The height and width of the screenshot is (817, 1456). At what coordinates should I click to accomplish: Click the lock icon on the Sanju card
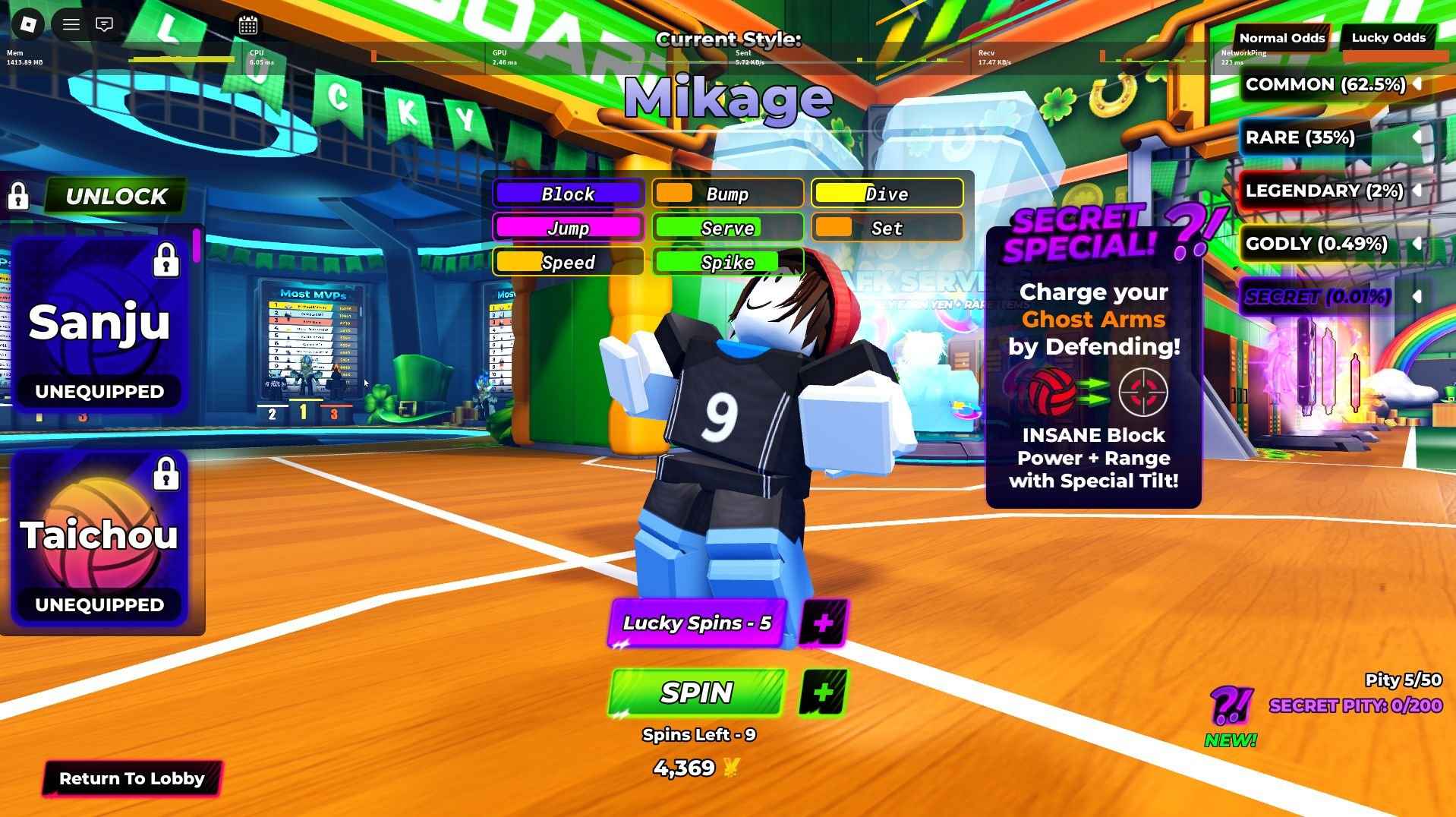166,260
